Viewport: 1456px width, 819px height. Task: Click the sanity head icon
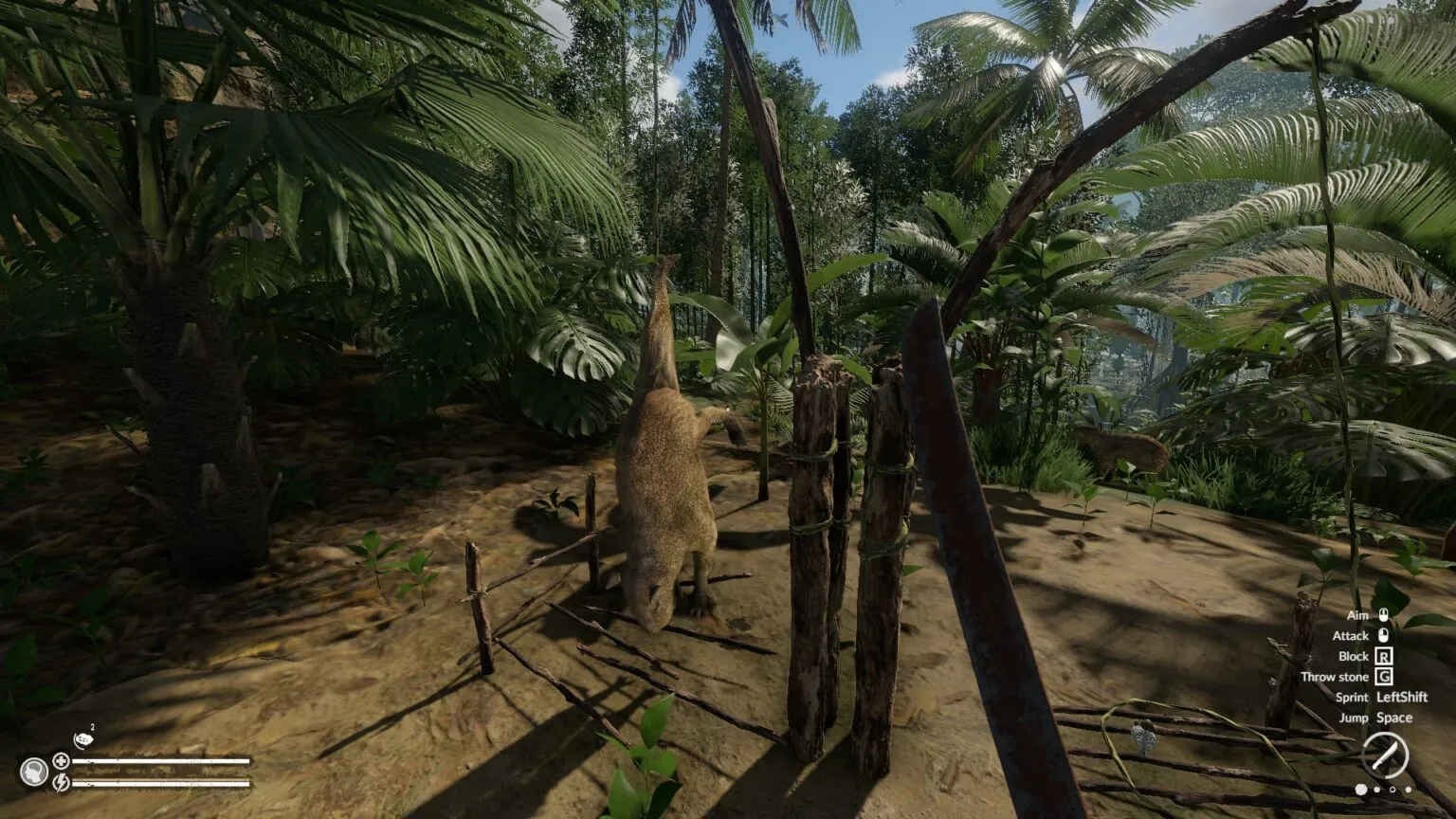point(34,772)
